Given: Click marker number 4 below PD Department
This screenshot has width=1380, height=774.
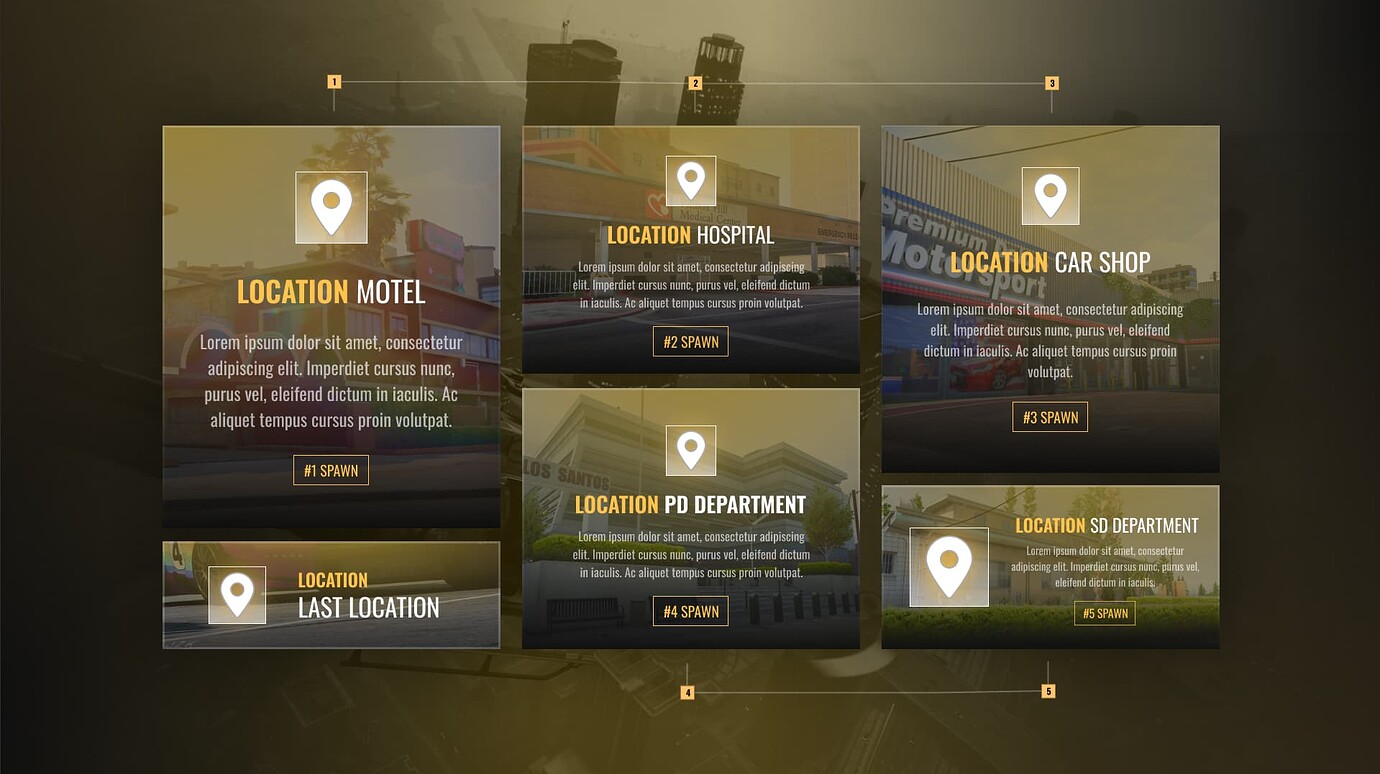Looking at the screenshot, I should 688,690.
